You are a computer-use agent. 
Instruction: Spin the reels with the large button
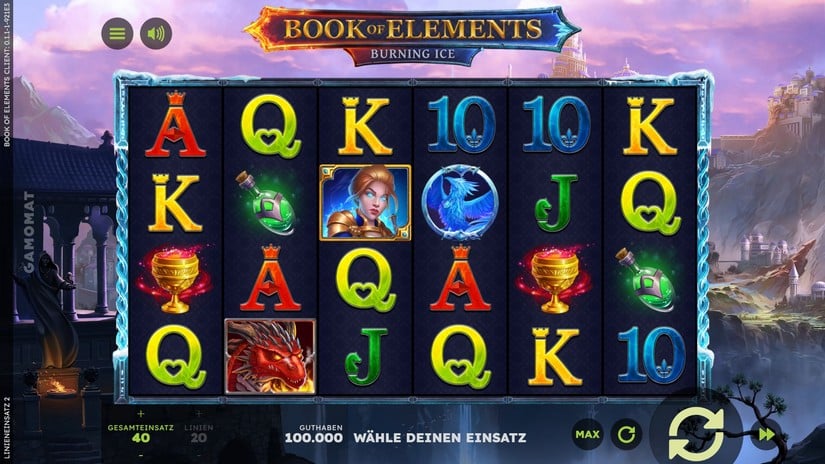point(696,434)
